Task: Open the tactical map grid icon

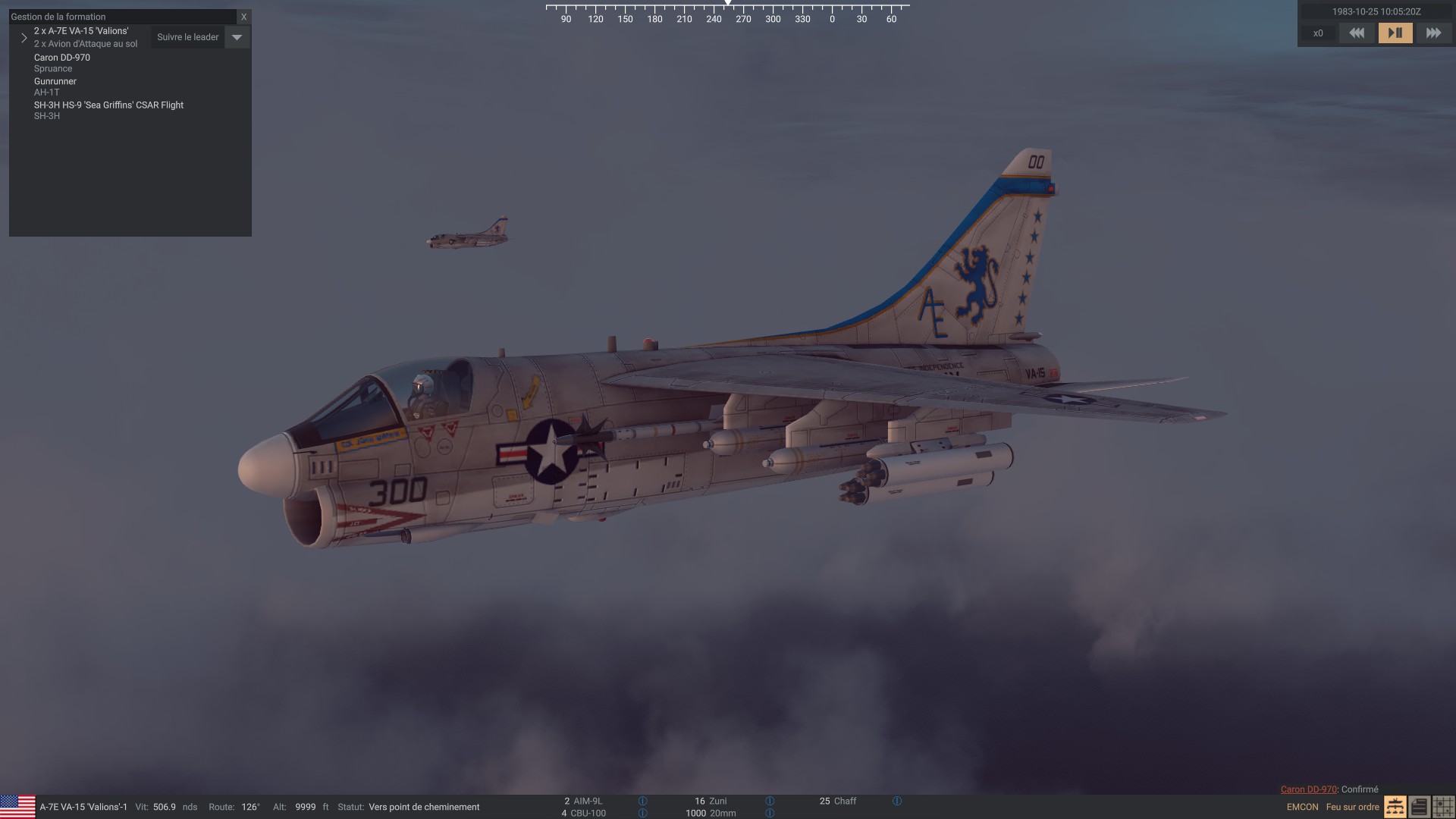Action: [1443, 807]
